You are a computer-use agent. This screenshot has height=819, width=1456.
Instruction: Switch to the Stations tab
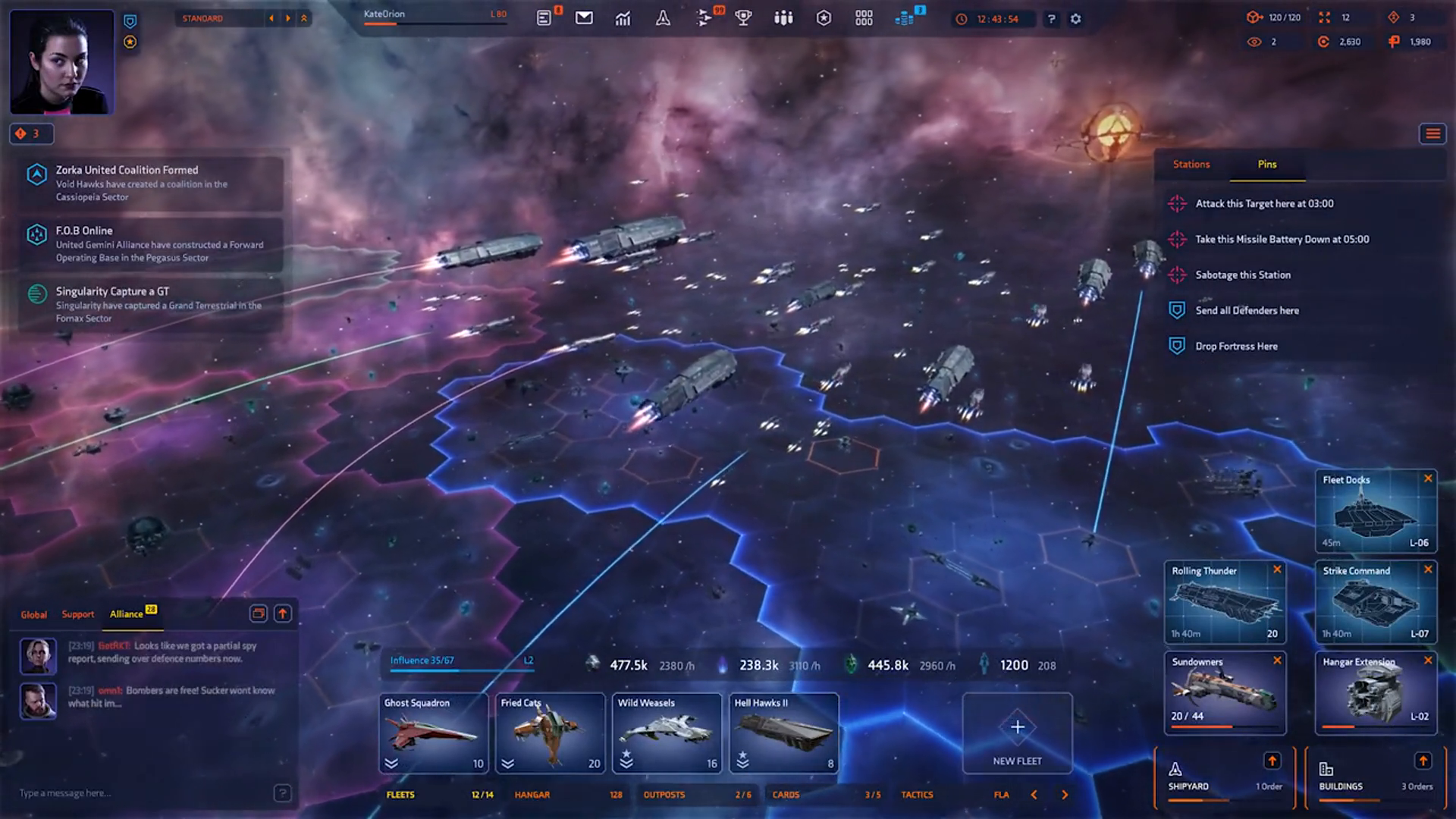[x=1191, y=164]
